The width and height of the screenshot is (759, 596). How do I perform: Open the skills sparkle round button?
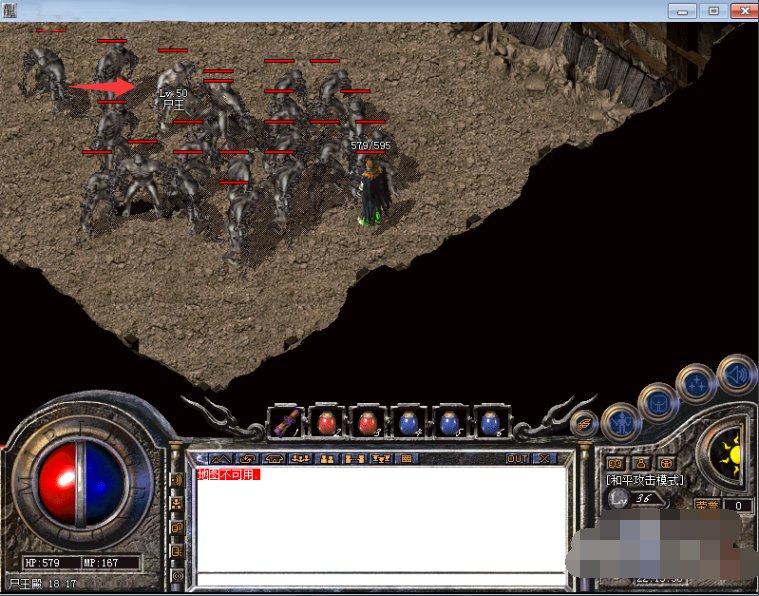pos(695,383)
